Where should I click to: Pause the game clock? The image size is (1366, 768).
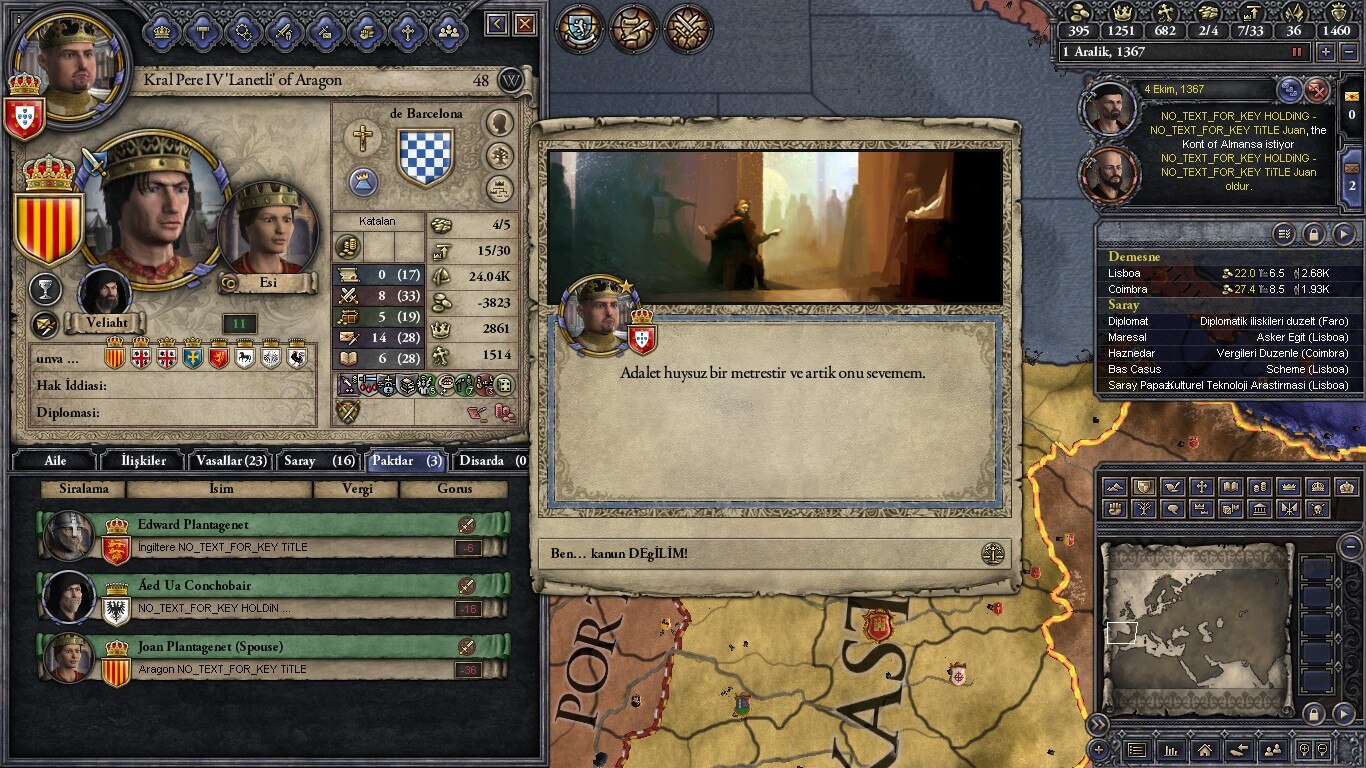(1298, 52)
